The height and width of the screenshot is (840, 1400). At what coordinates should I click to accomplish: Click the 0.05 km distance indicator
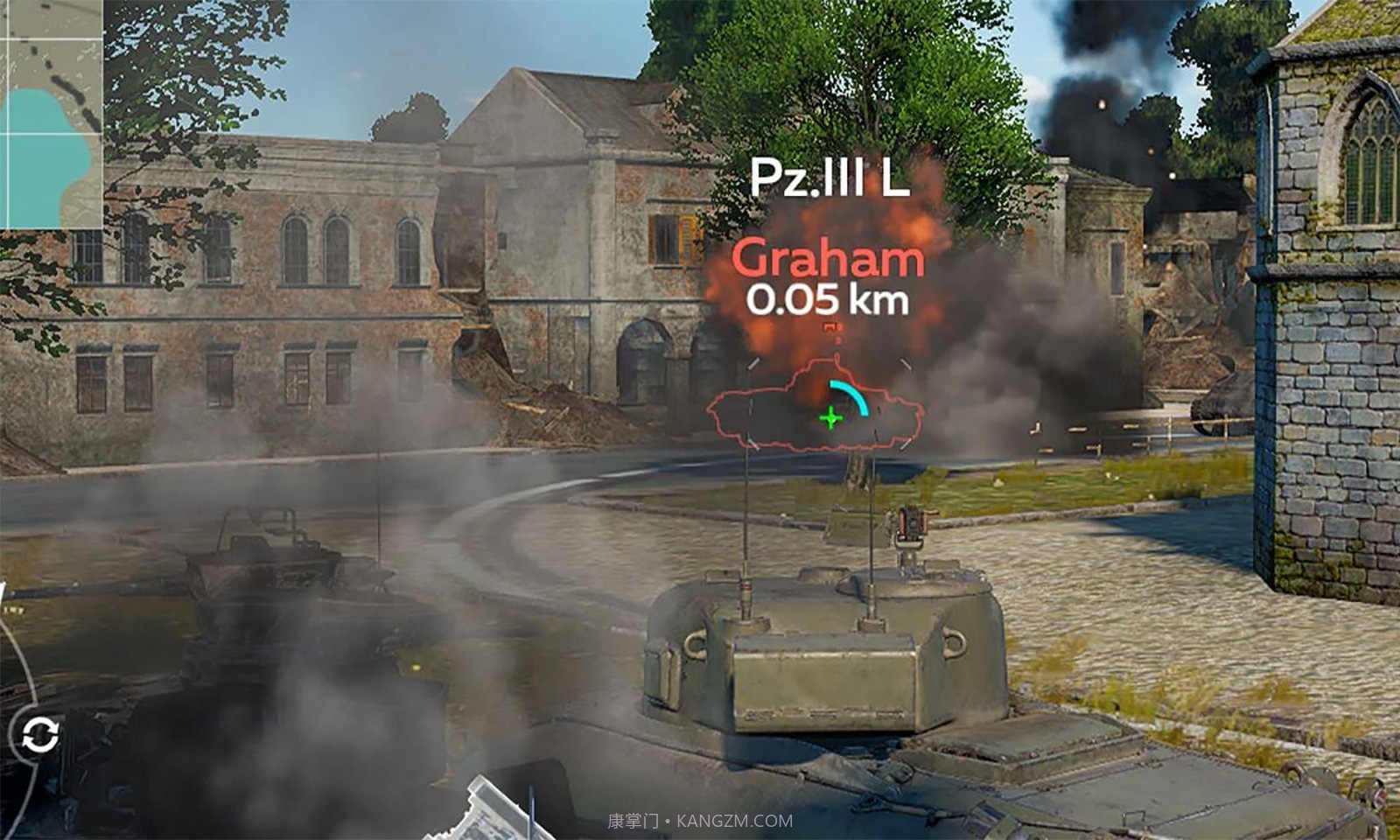click(x=828, y=300)
